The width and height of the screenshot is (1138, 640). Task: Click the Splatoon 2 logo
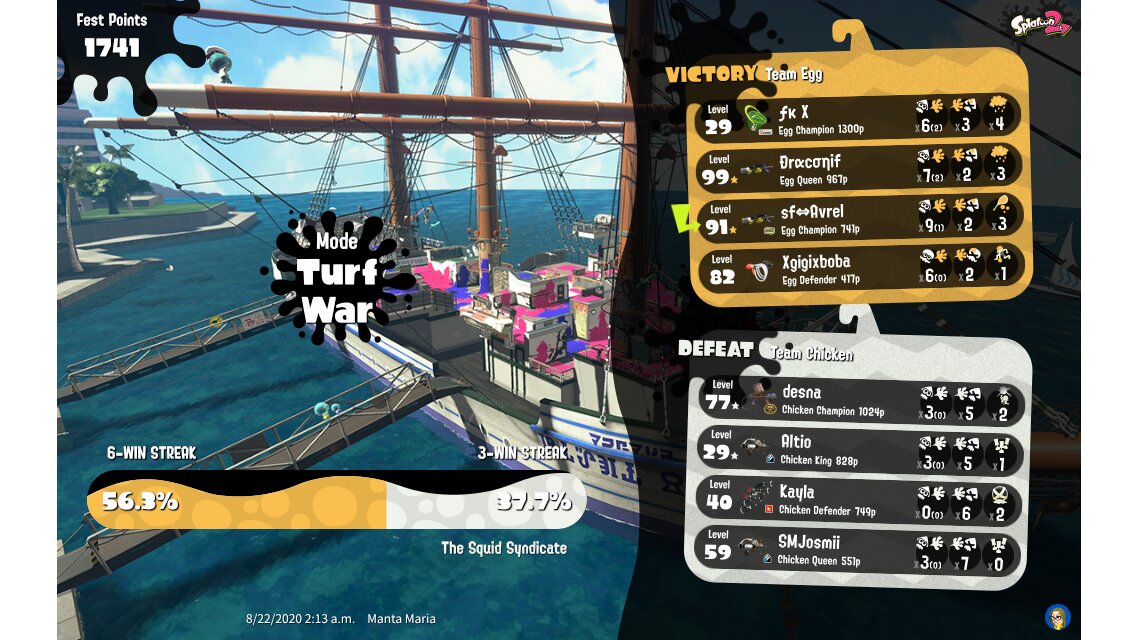coord(1040,23)
